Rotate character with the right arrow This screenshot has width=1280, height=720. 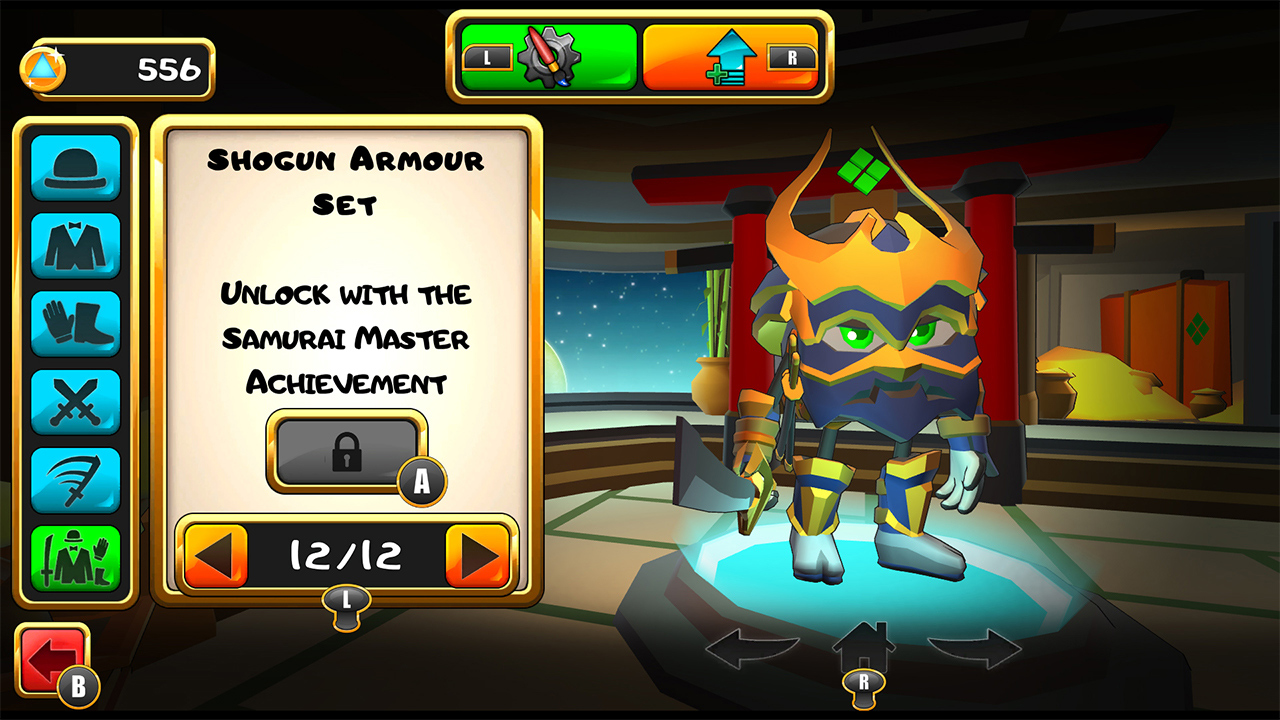[x=974, y=648]
